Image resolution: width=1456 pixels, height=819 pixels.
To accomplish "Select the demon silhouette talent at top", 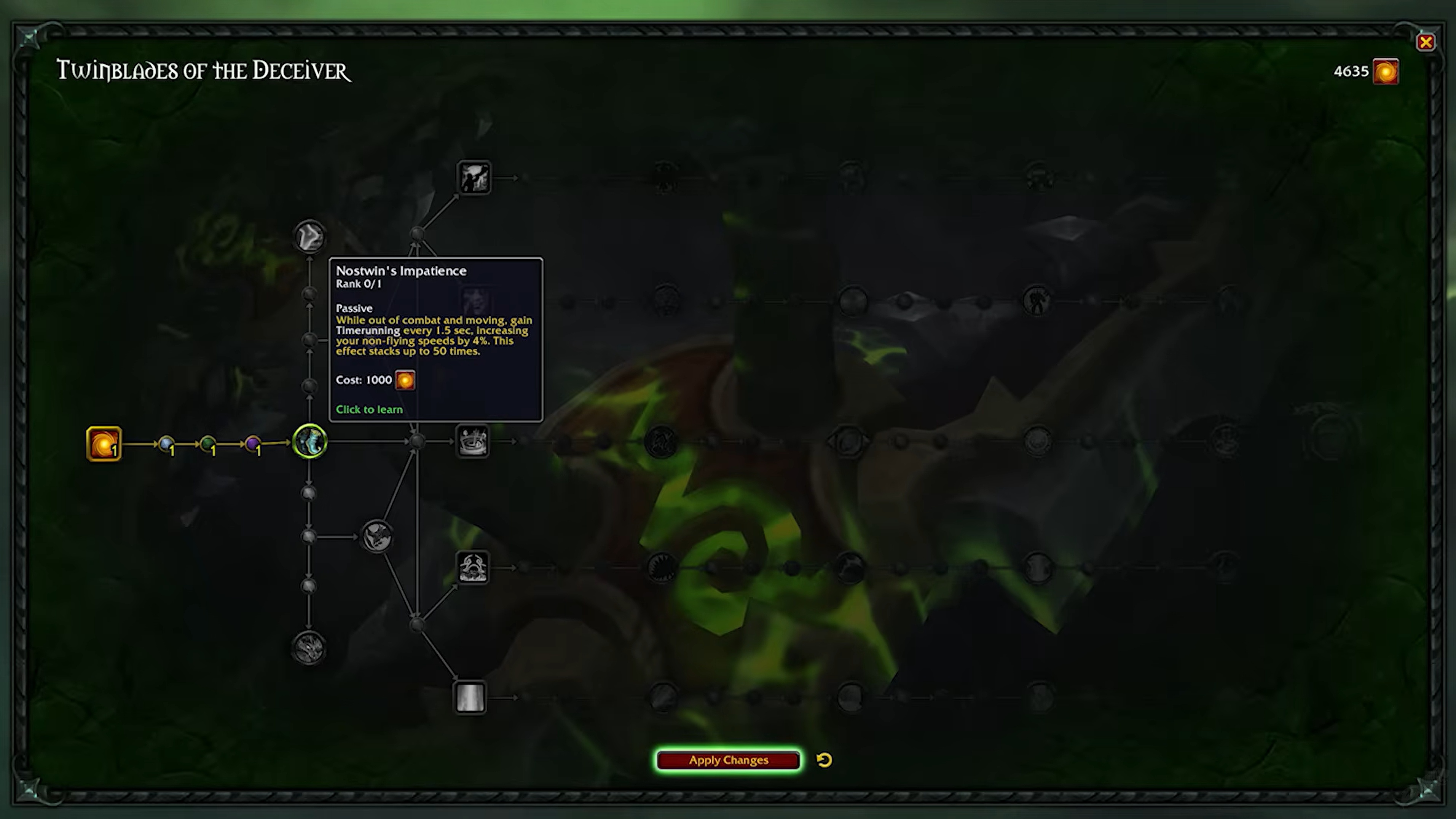I will 474,177.
